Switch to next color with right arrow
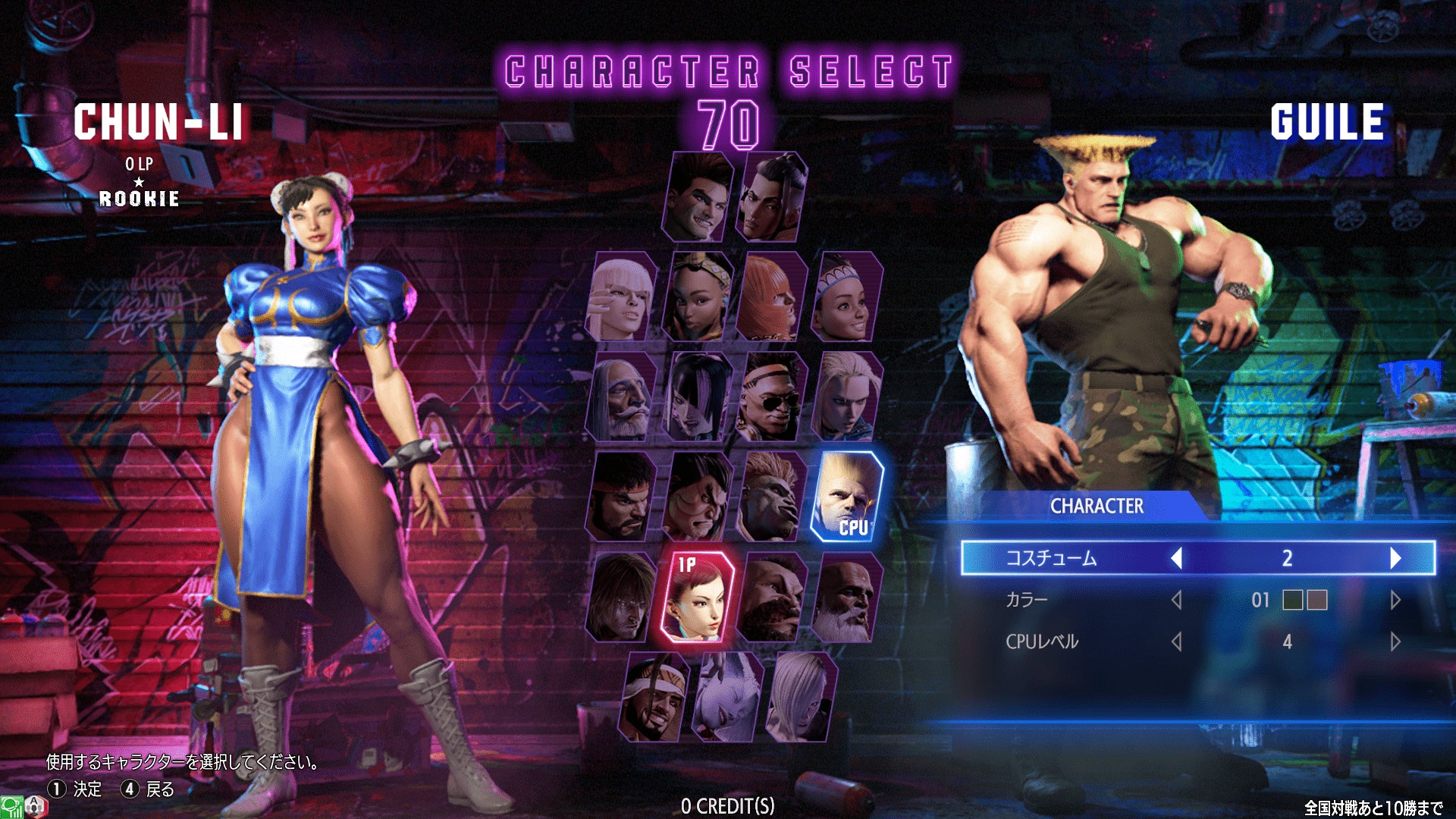This screenshot has width=1456, height=819. click(x=1395, y=601)
